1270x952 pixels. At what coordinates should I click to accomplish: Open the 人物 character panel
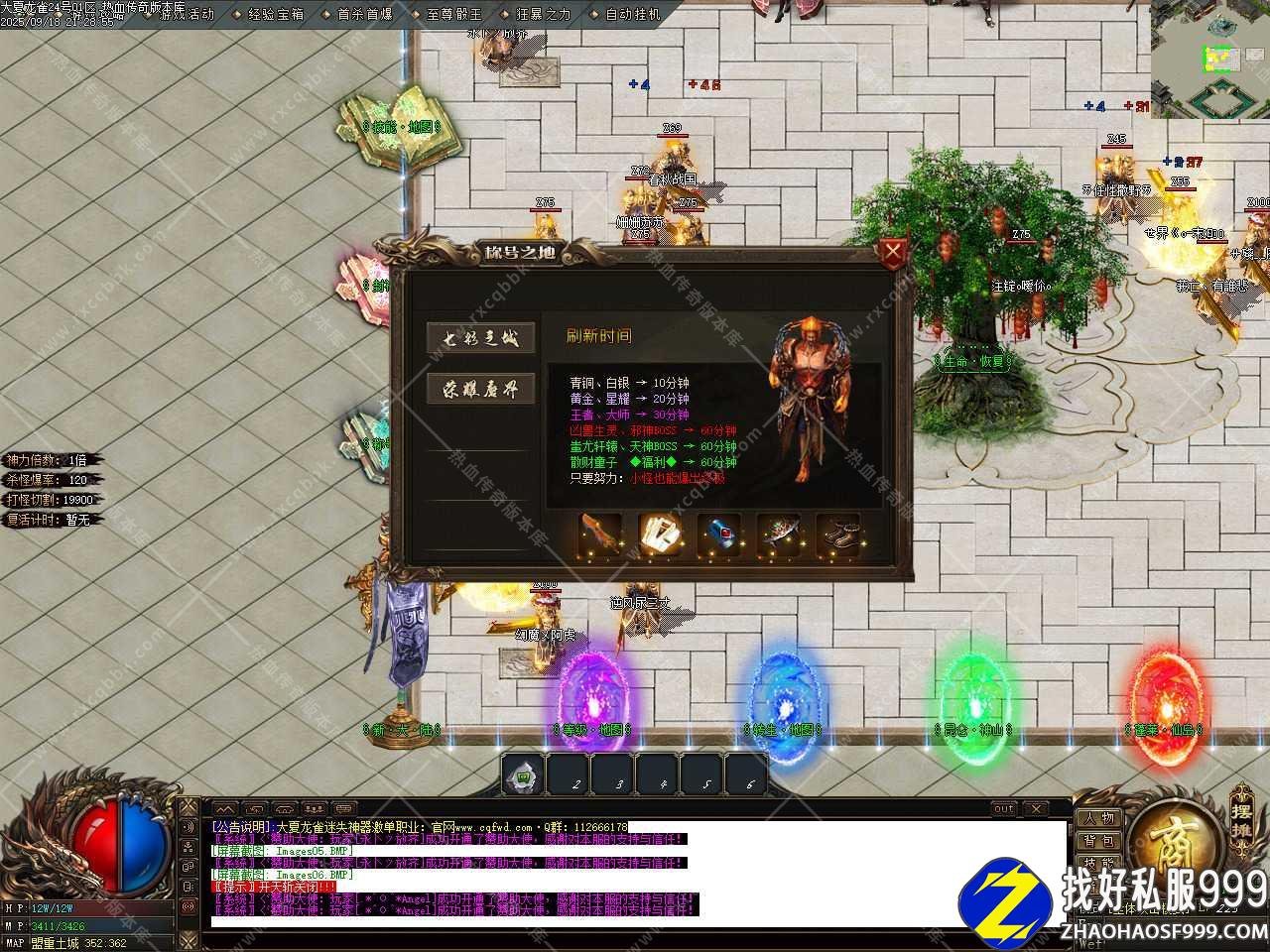[x=1098, y=819]
